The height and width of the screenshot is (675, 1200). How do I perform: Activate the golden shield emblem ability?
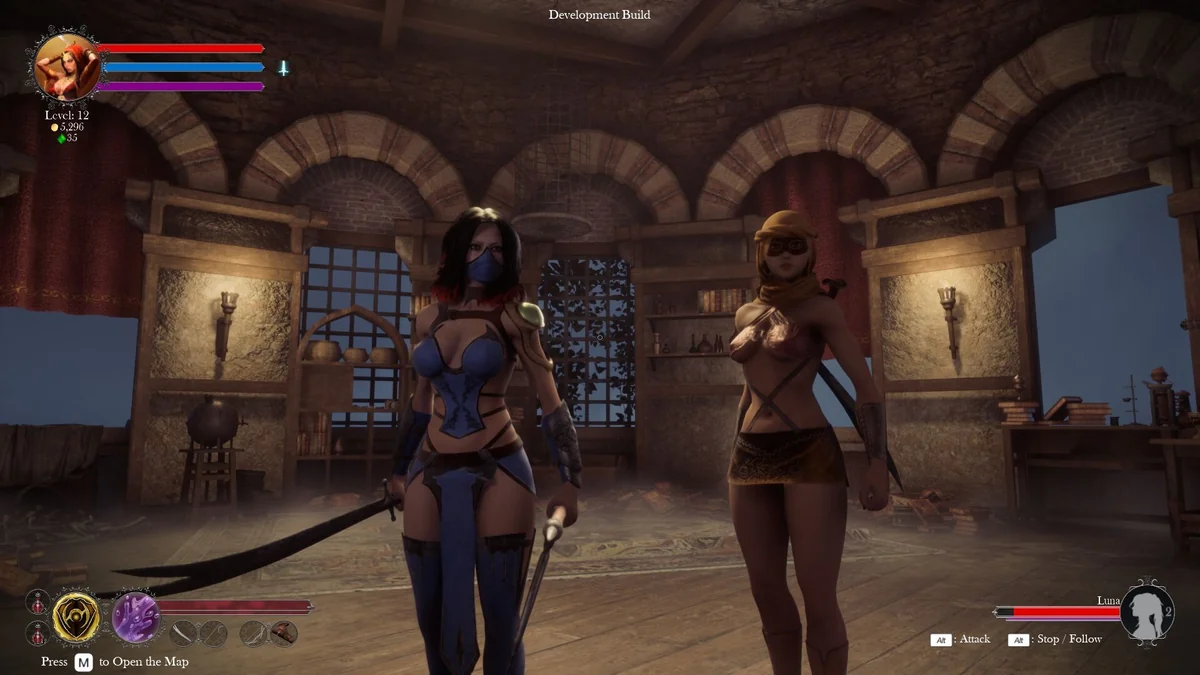coord(76,617)
